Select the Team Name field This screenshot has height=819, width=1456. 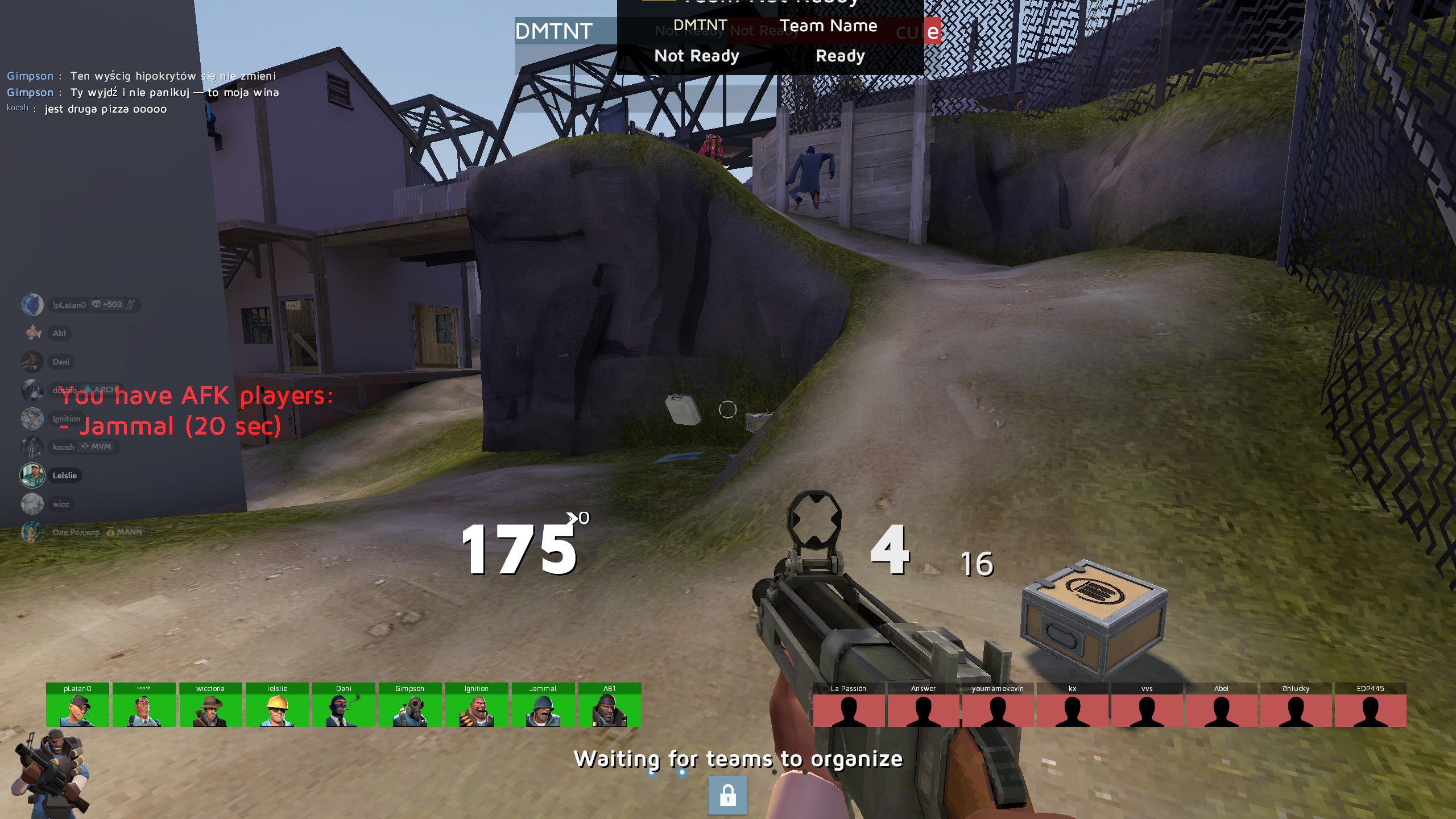point(828,26)
